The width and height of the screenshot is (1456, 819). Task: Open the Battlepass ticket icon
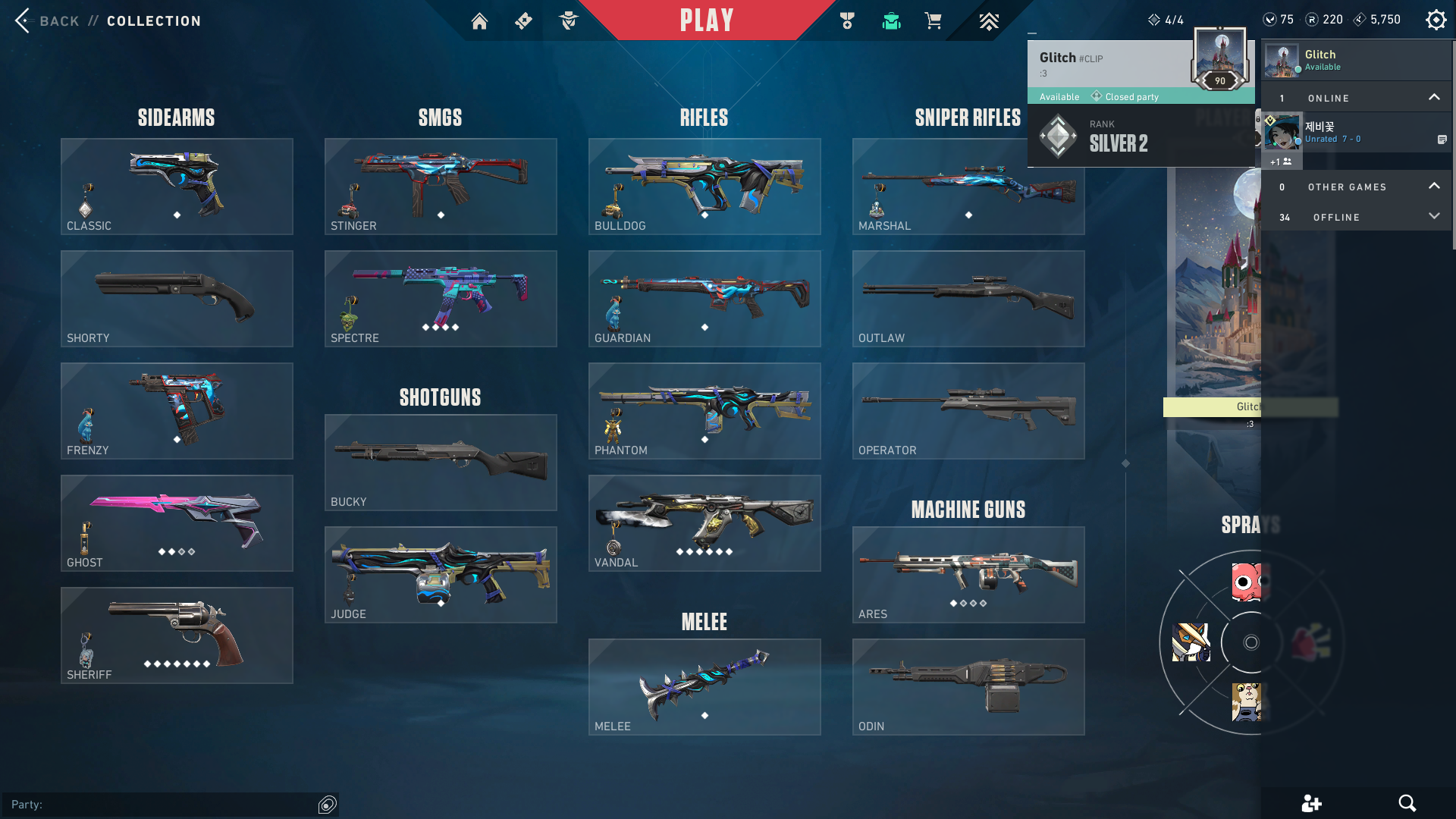tap(523, 20)
